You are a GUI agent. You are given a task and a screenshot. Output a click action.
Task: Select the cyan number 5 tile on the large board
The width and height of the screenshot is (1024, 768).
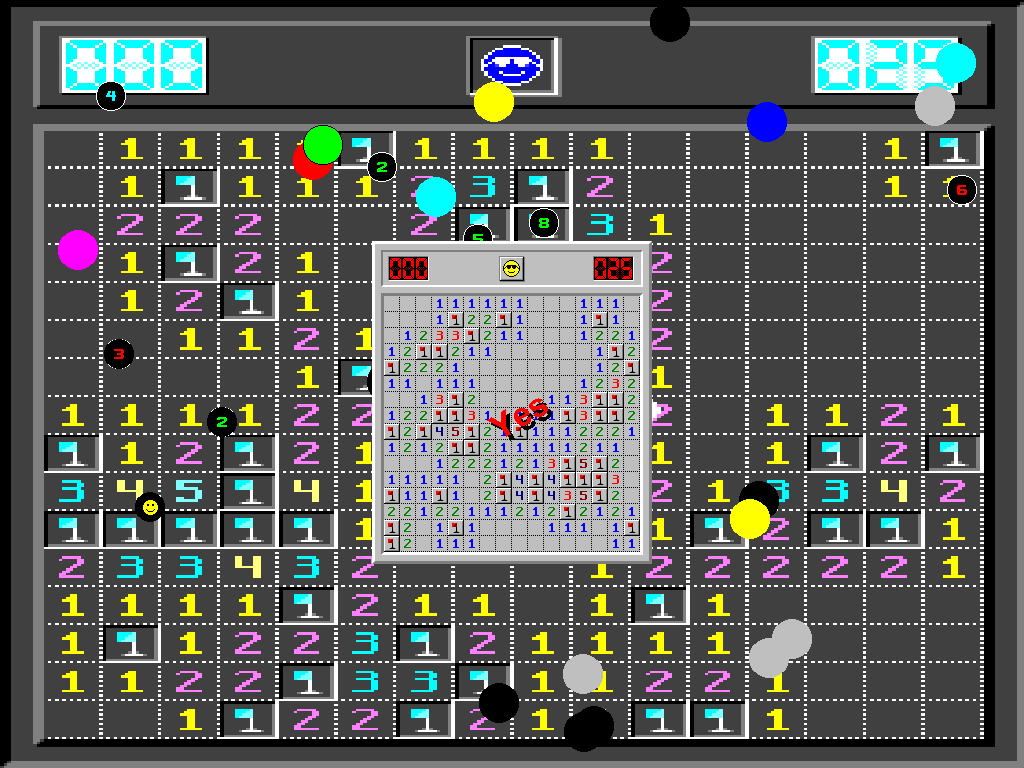click(x=189, y=490)
